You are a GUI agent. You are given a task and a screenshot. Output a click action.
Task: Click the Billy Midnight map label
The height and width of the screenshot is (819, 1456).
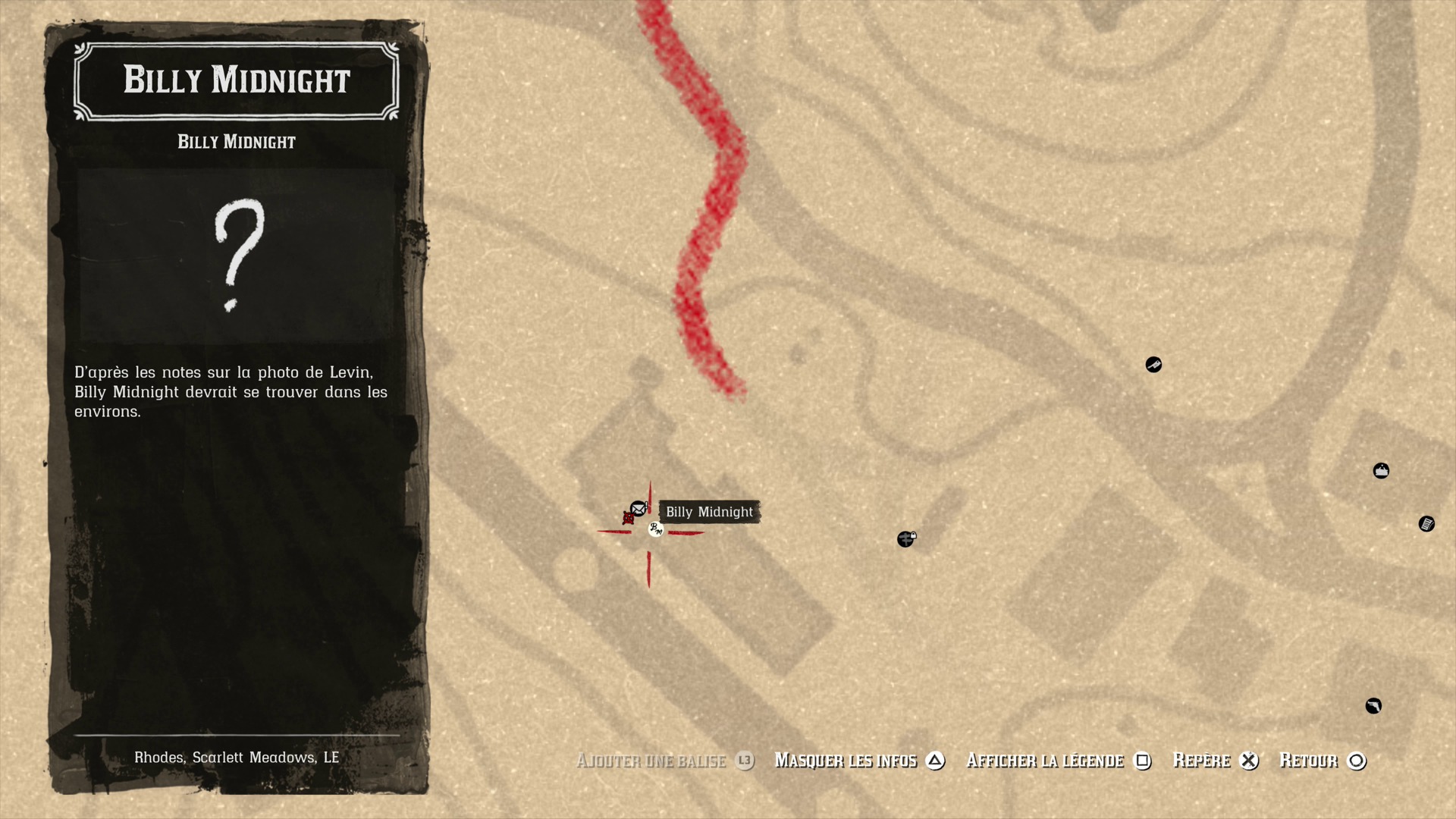tap(709, 512)
